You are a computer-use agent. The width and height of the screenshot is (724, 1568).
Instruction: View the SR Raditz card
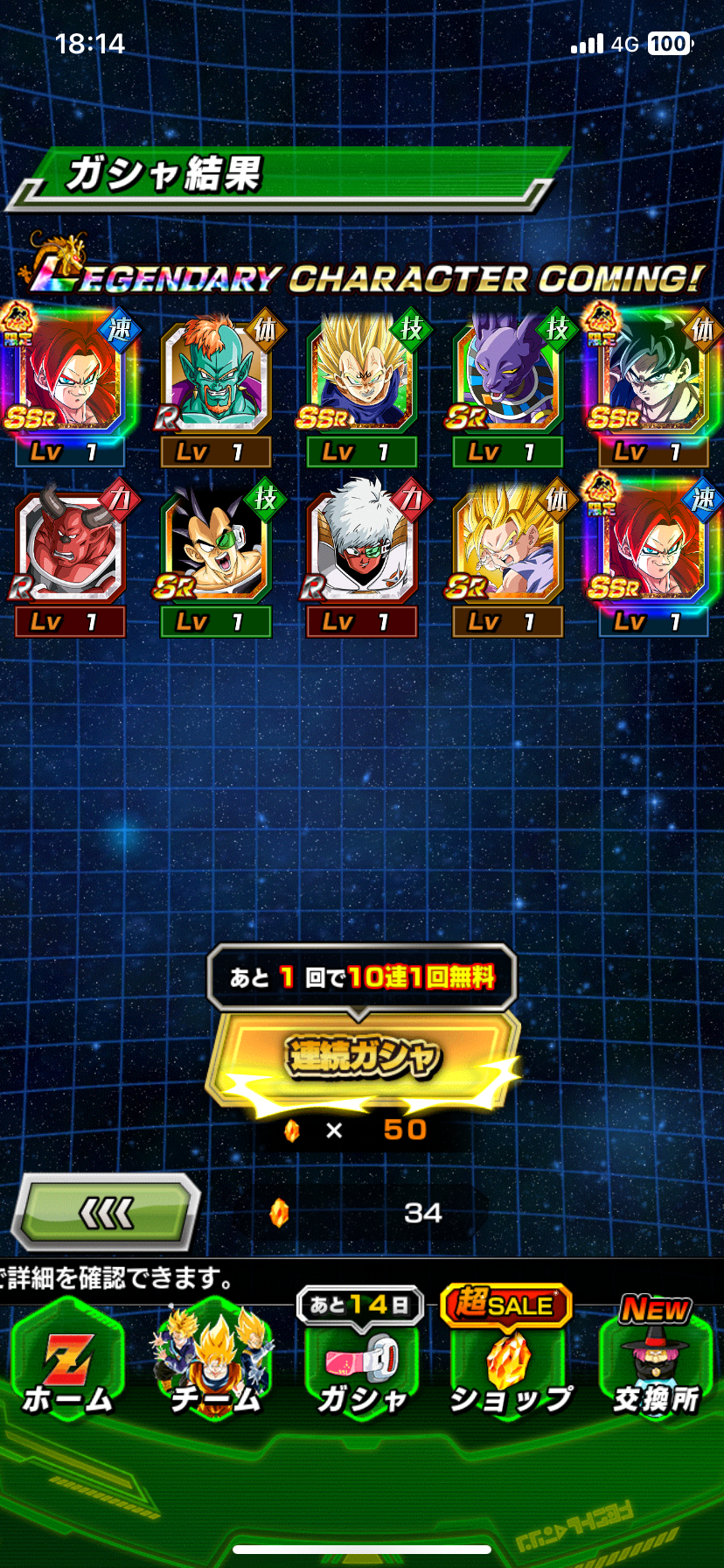(x=215, y=546)
